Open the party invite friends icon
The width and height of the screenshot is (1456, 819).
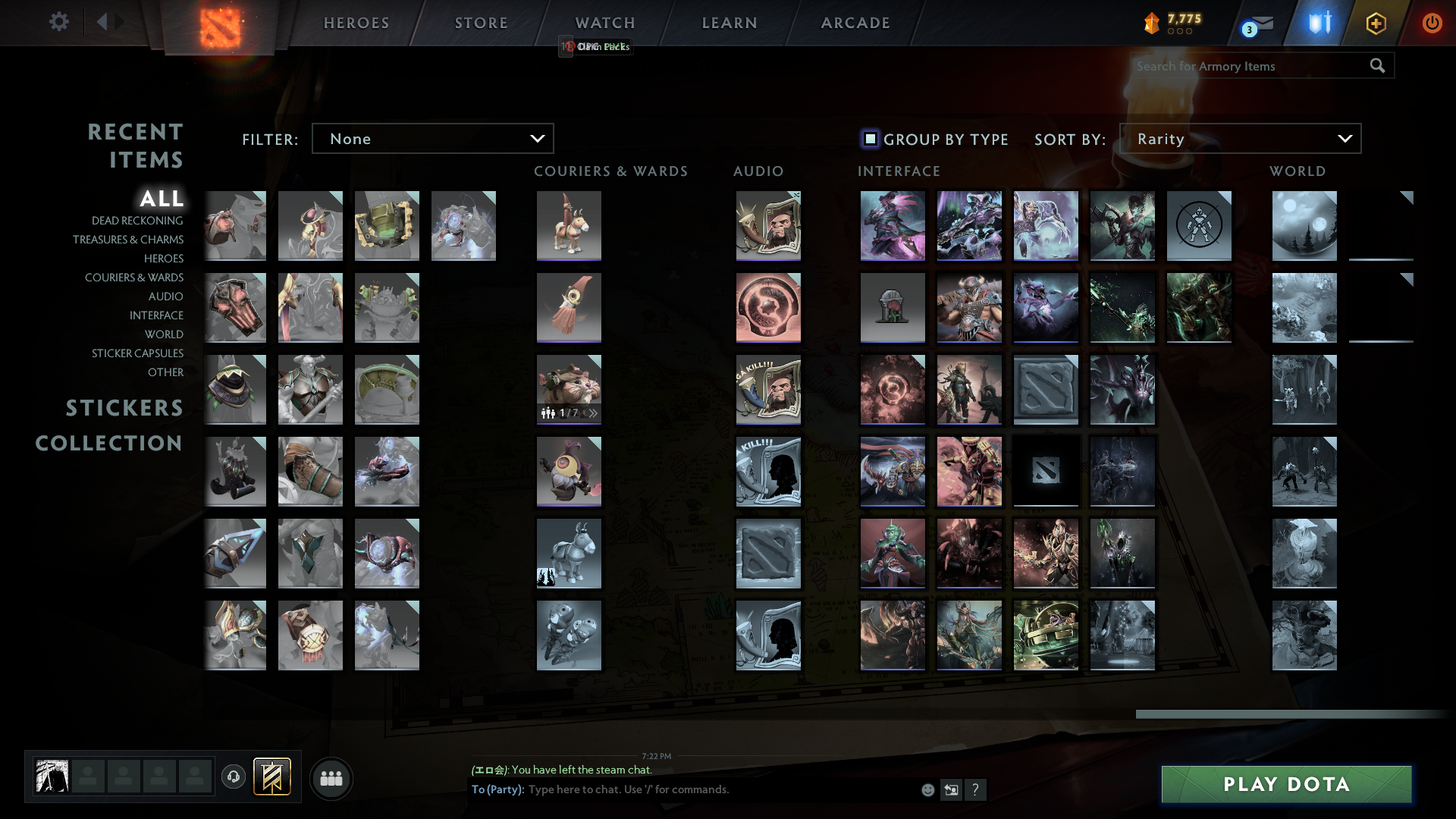pos(331,777)
